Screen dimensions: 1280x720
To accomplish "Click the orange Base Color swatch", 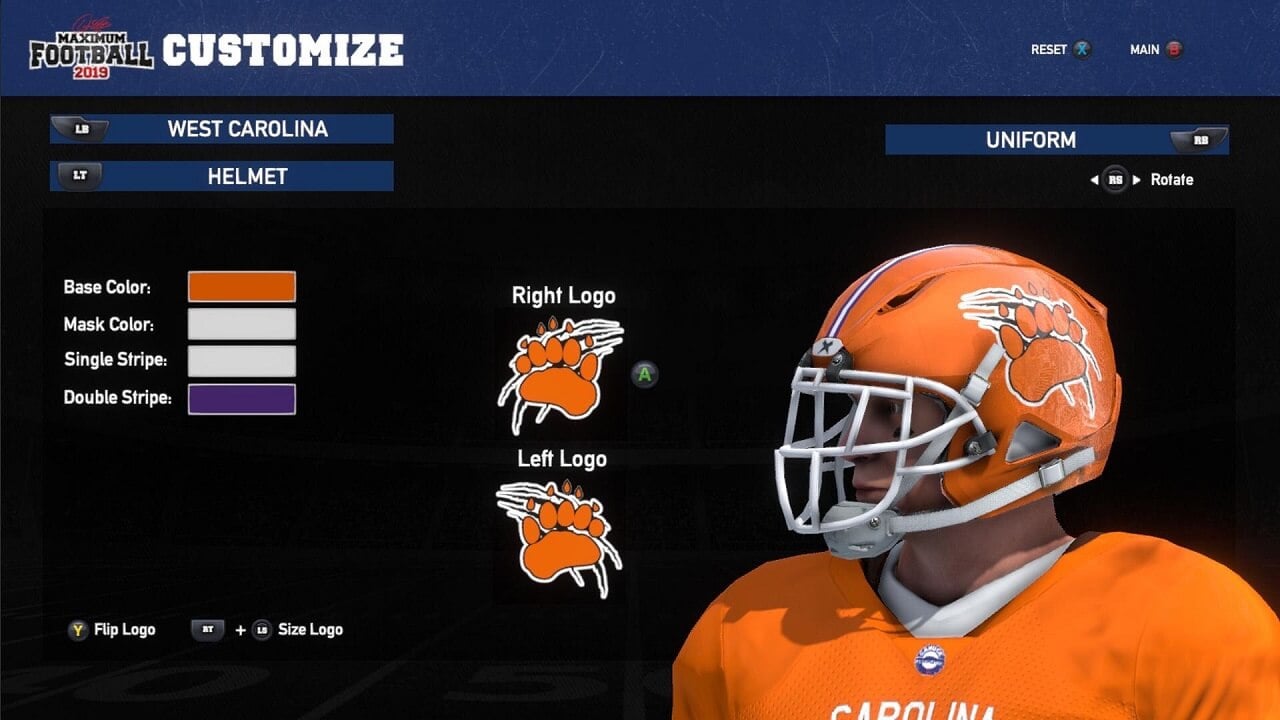I will [242, 287].
